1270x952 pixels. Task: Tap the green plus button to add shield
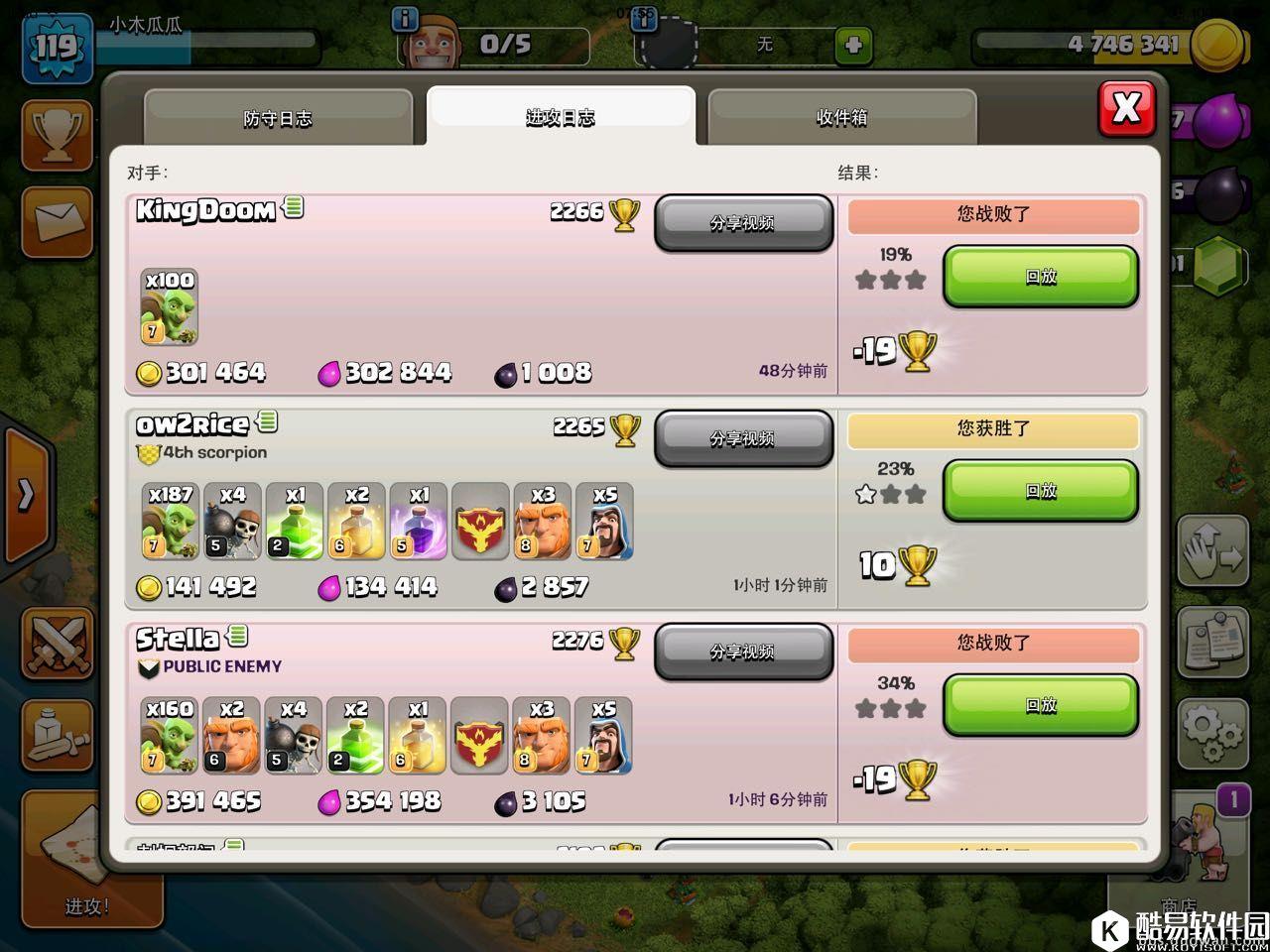(853, 45)
